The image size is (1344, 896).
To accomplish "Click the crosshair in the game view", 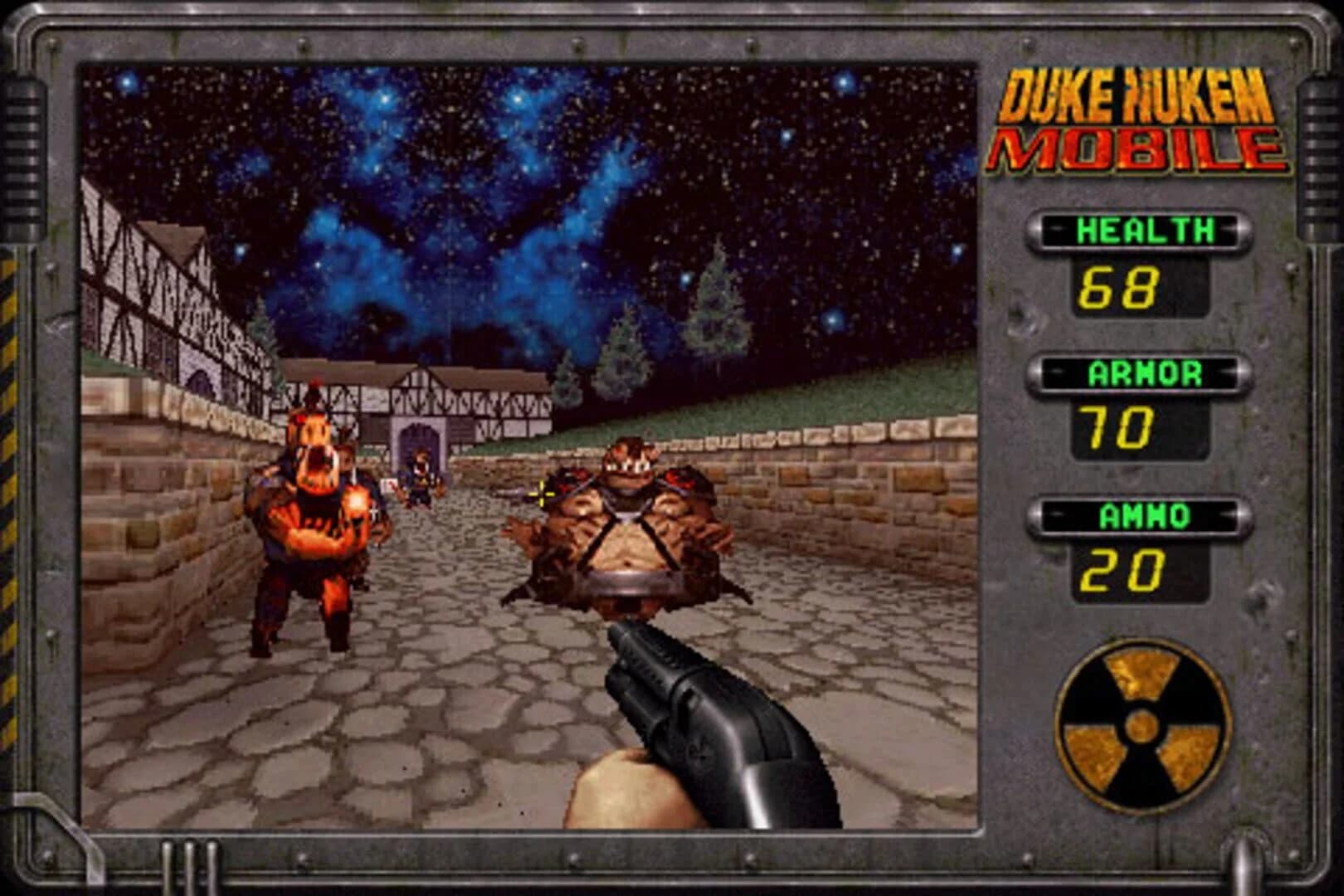I will (x=541, y=495).
